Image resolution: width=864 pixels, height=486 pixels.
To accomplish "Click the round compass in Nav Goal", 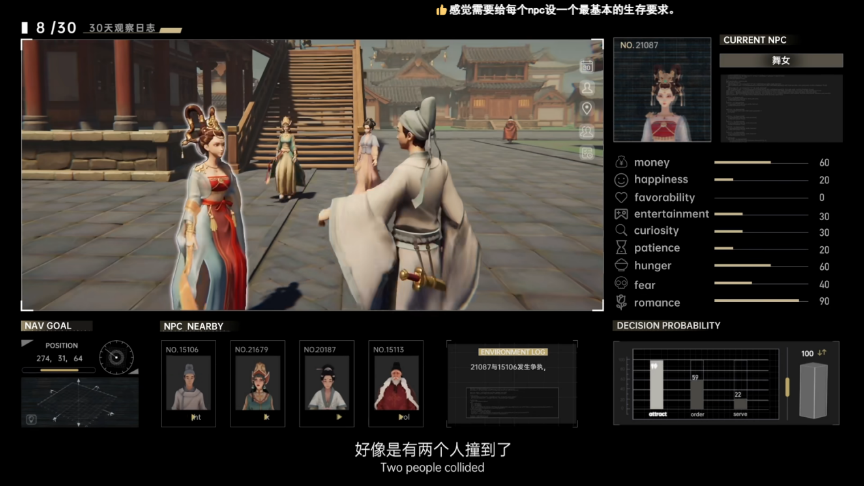I will (x=117, y=356).
